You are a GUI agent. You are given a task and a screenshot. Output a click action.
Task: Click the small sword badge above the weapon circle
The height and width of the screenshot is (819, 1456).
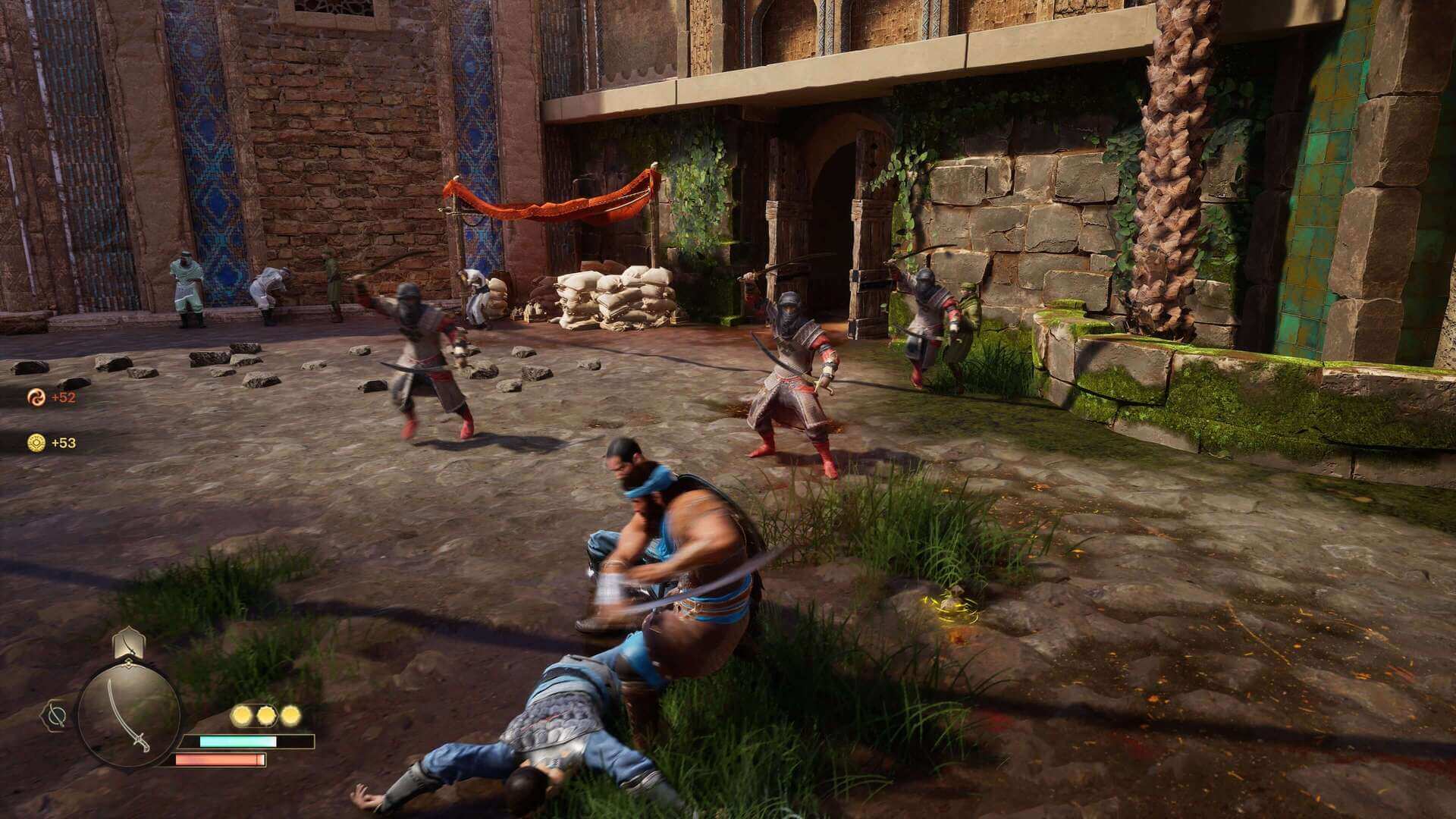click(x=127, y=645)
